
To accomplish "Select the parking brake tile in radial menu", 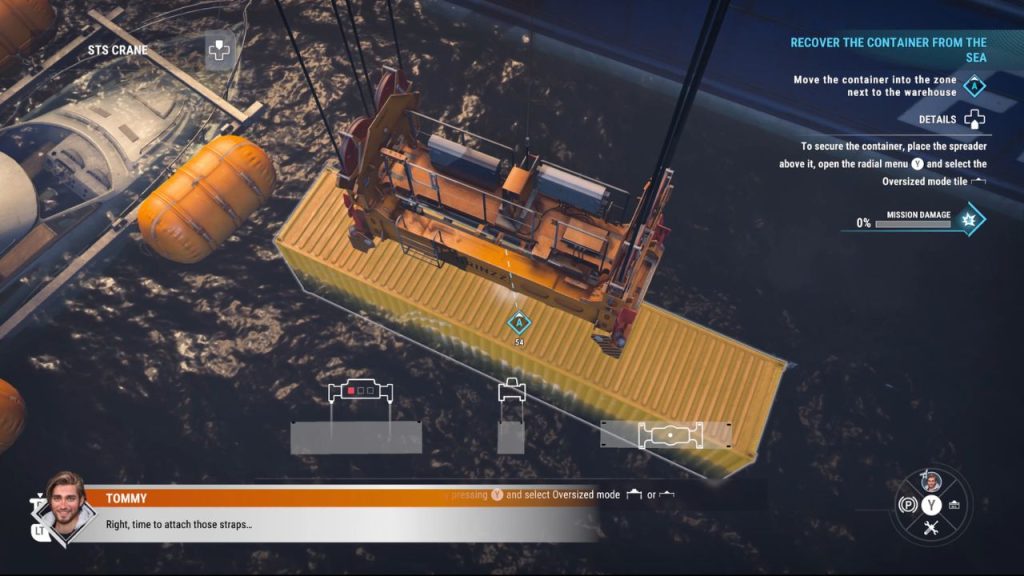I will pyautogui.click(x=907, y=505).
